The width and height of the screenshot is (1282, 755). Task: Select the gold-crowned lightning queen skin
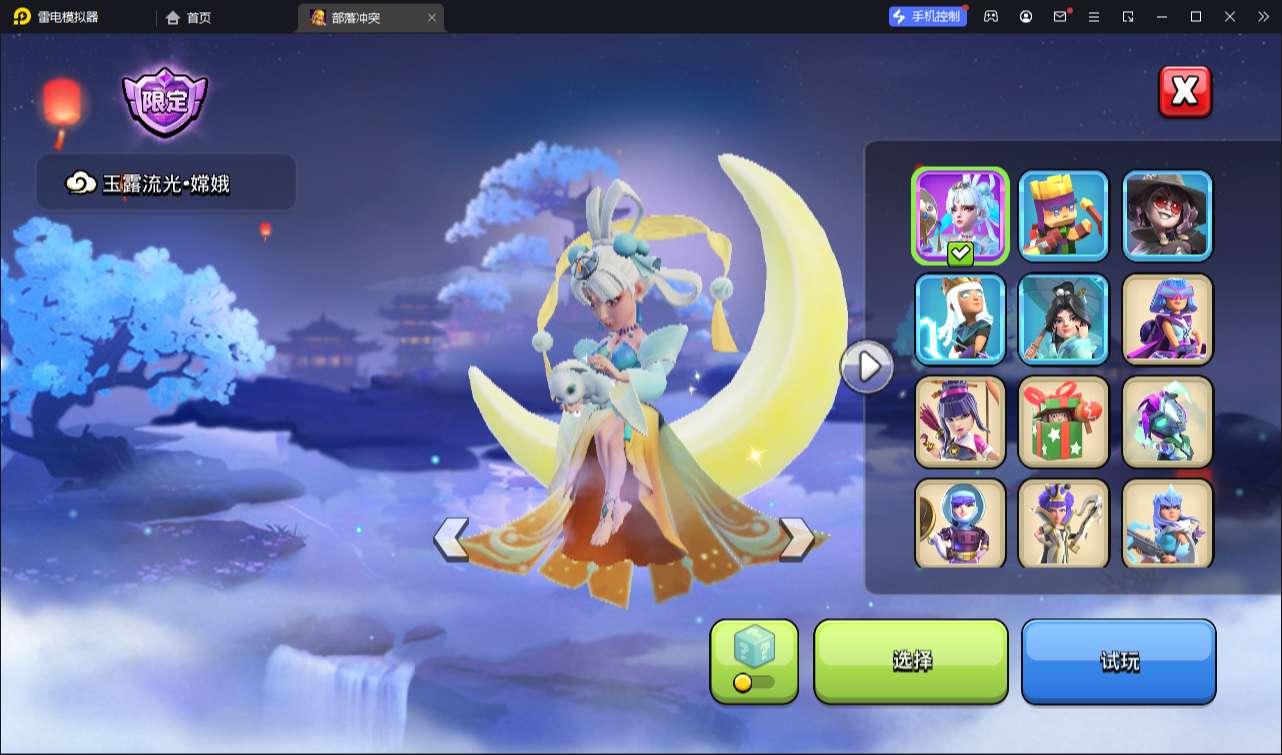[960, 318]
